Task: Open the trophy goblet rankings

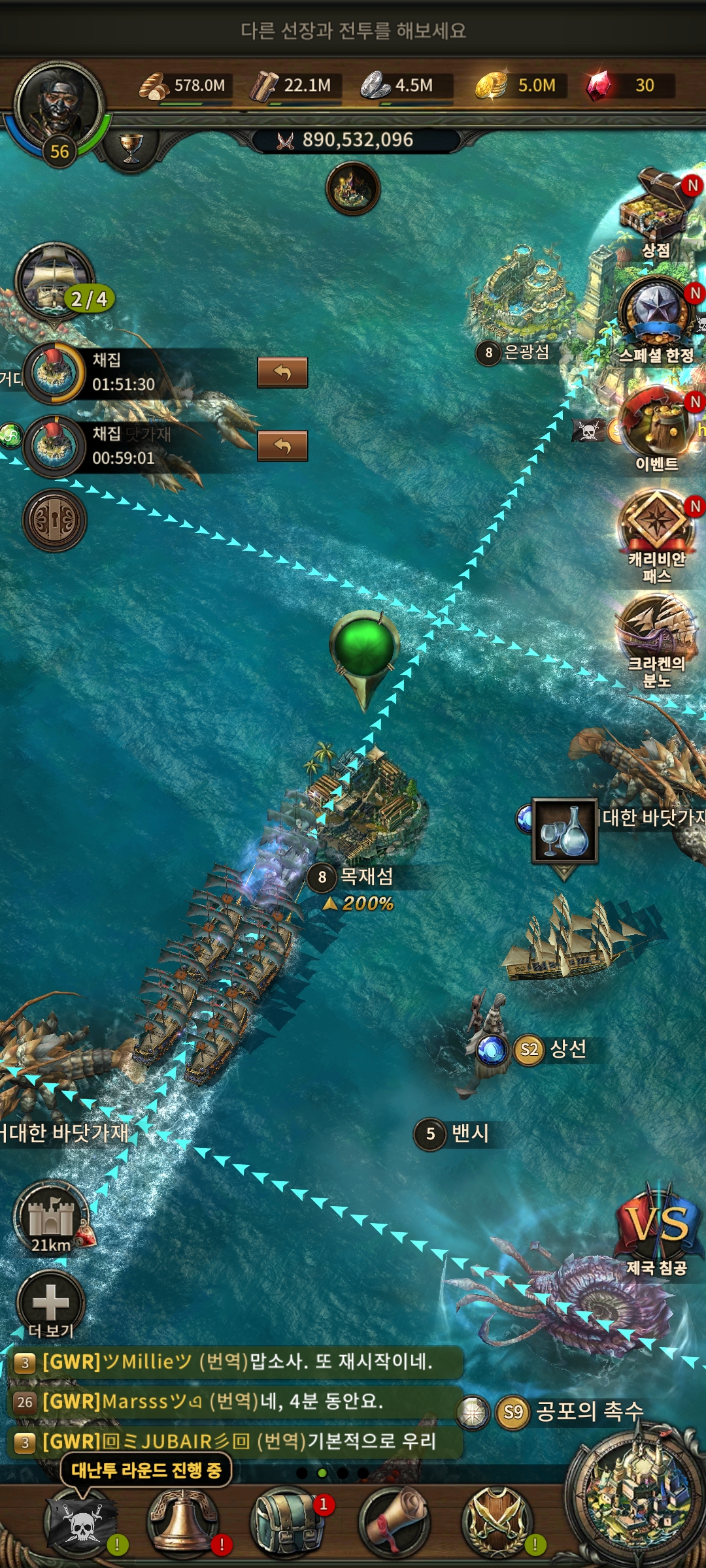Action: [131, 148]
